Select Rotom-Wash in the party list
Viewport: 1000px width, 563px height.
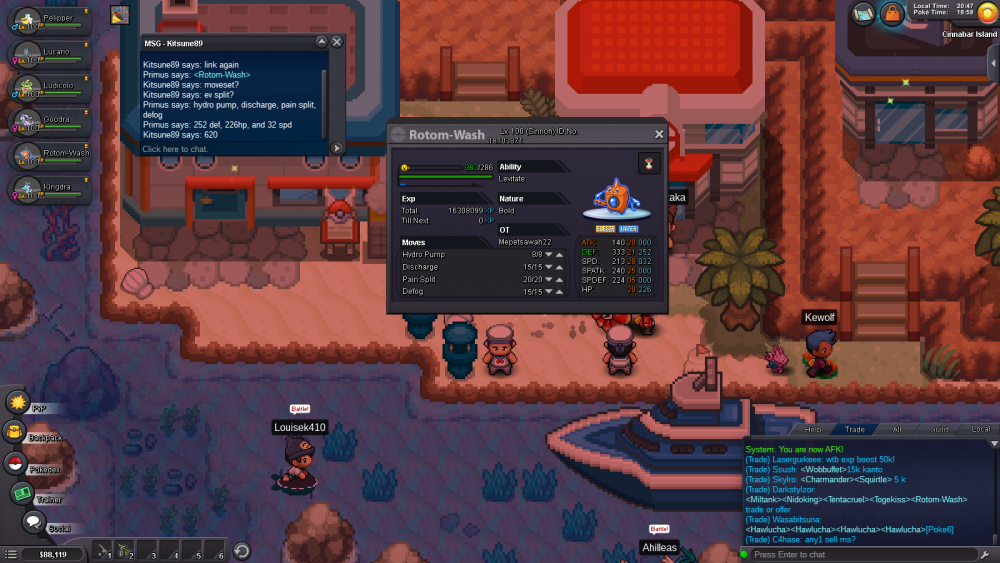(x=48, y=156)
